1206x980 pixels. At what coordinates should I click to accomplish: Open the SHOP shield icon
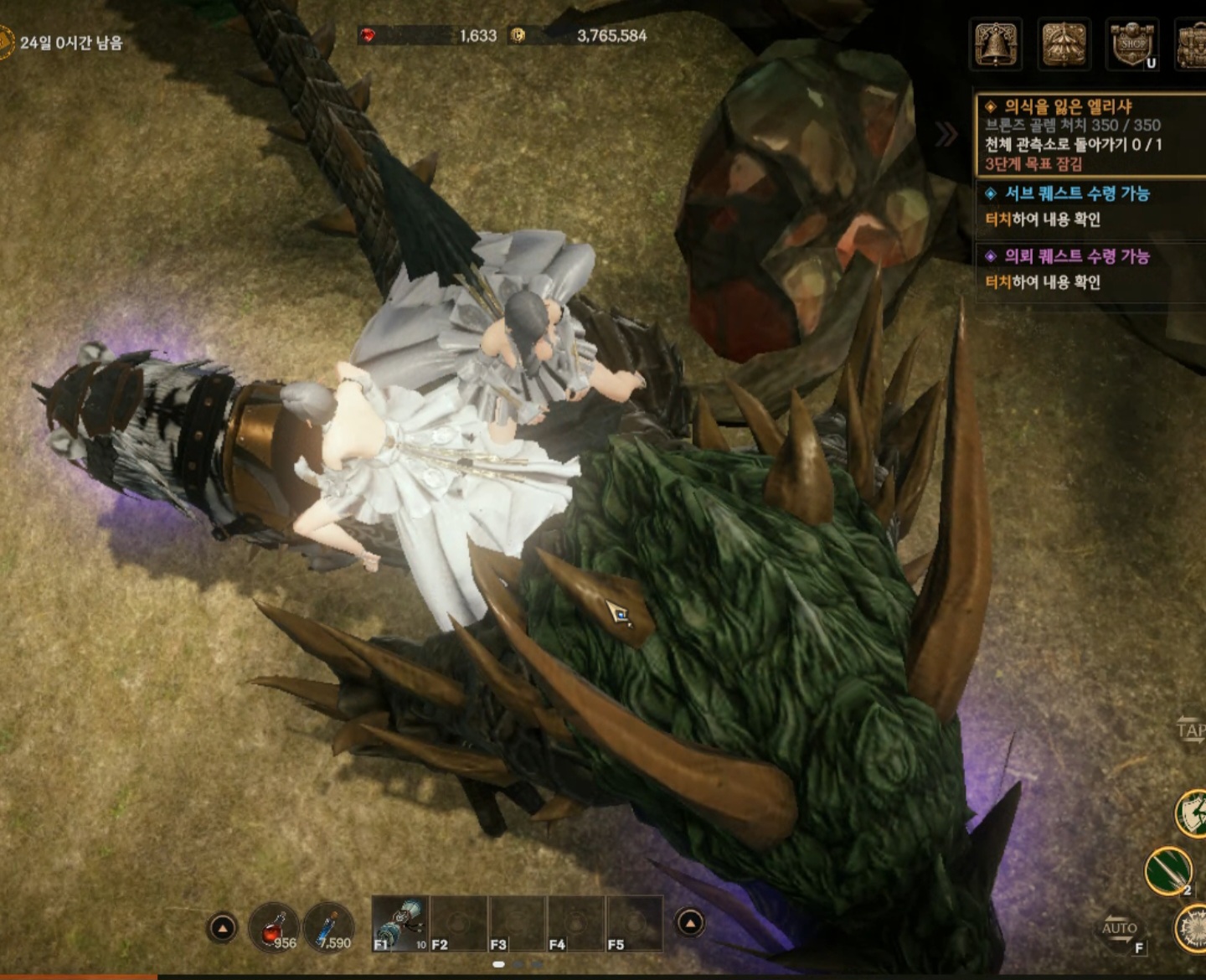(1131, 44)
